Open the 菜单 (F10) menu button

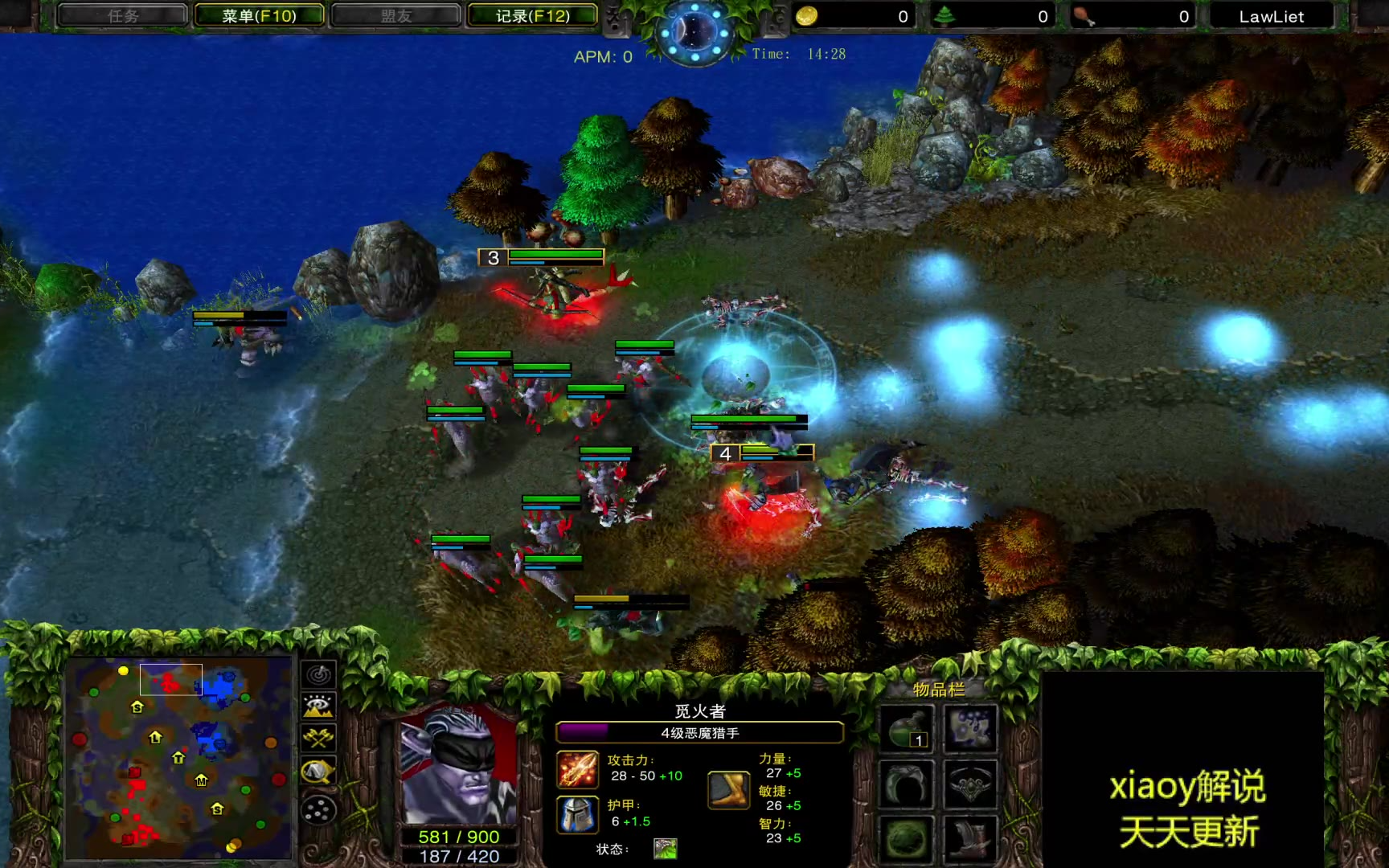pos(259,16)
